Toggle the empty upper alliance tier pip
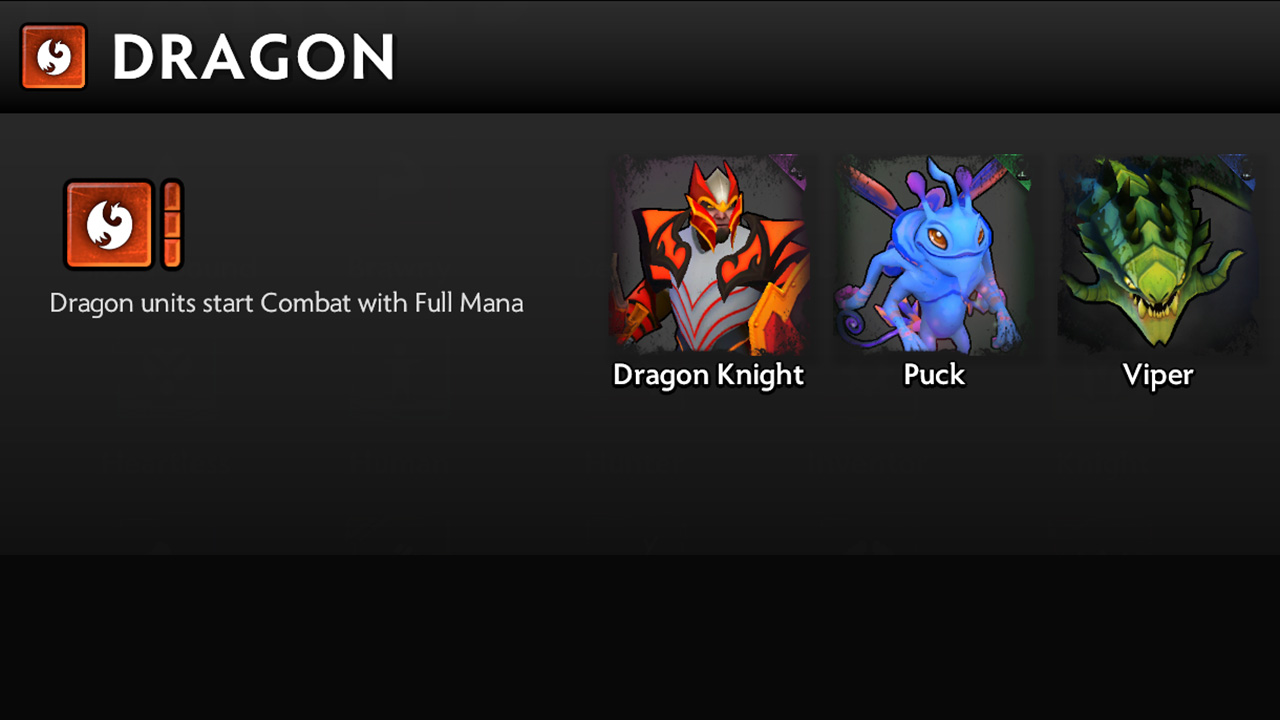 (172, 196)
